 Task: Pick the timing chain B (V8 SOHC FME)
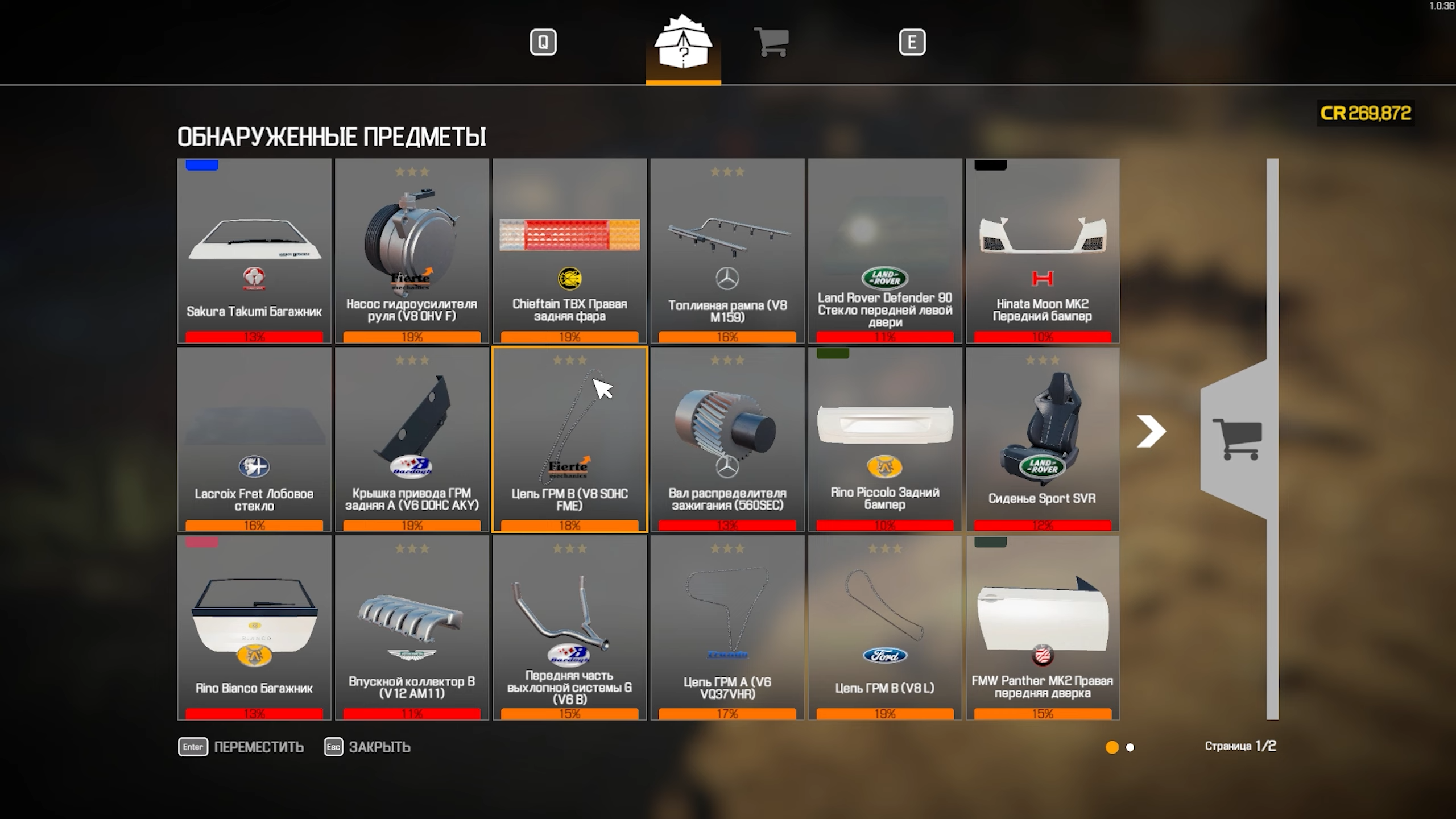click(569, 439)
